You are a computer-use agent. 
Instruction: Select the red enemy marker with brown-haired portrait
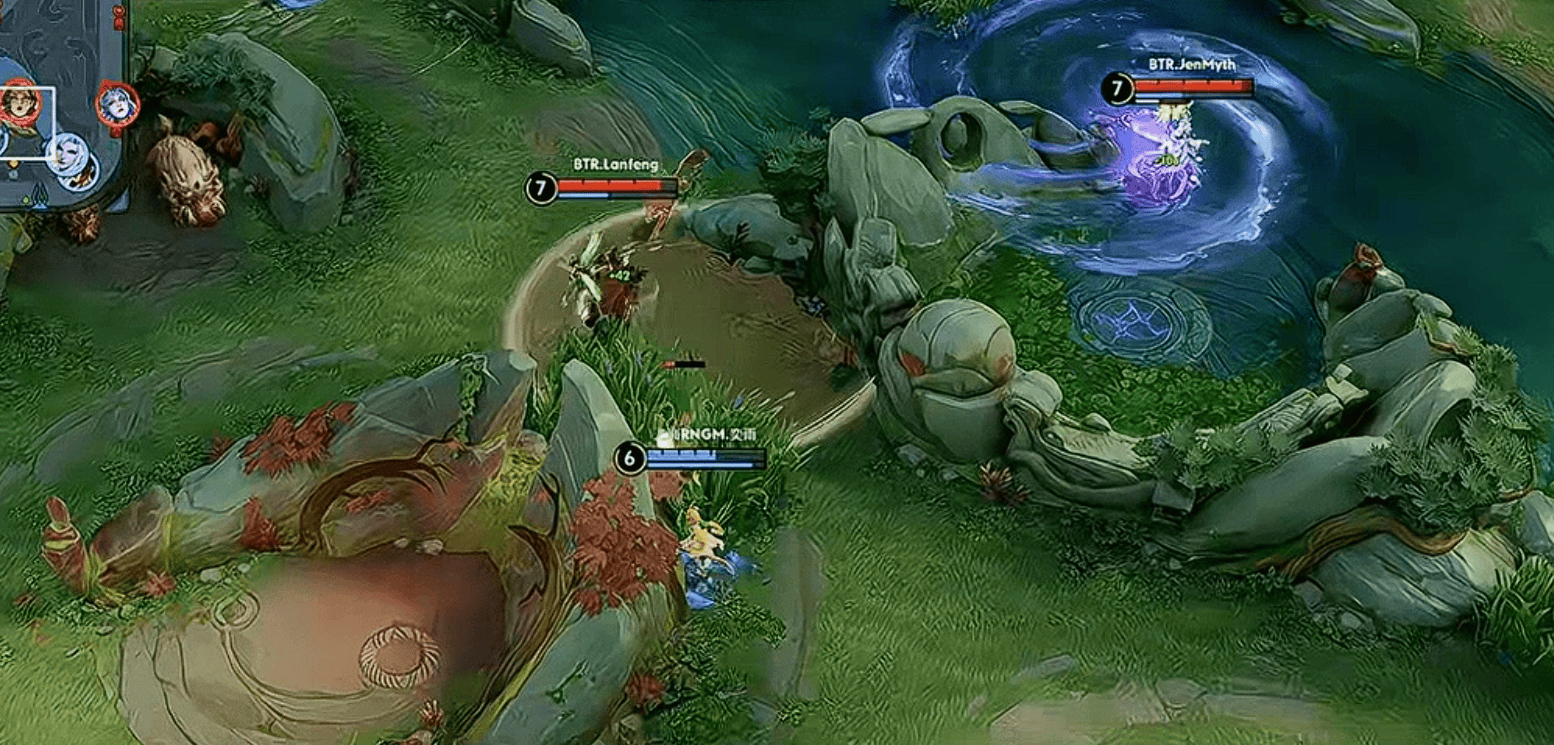20,103
